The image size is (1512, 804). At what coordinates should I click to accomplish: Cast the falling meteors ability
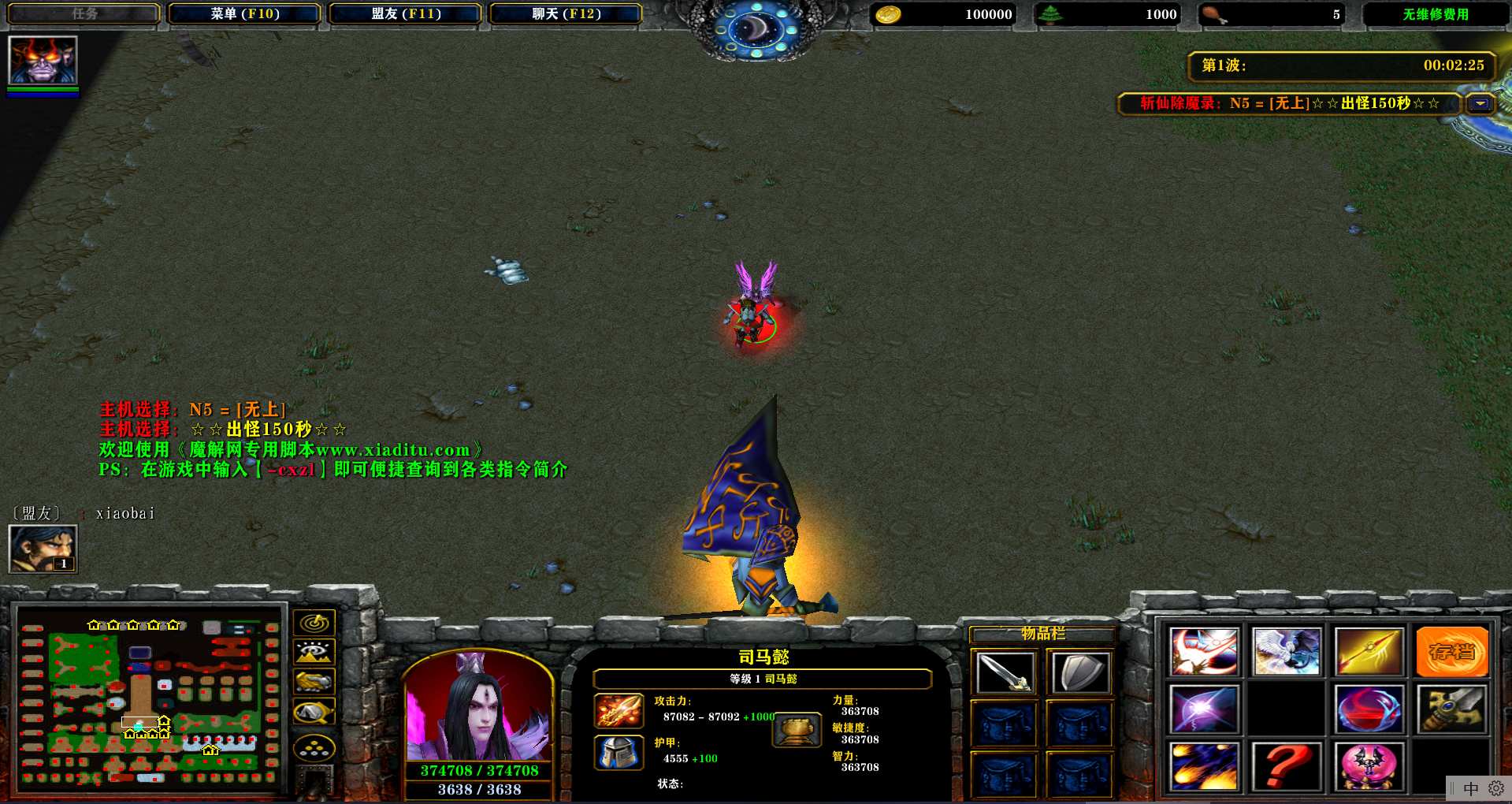[x=1204, y=766]
